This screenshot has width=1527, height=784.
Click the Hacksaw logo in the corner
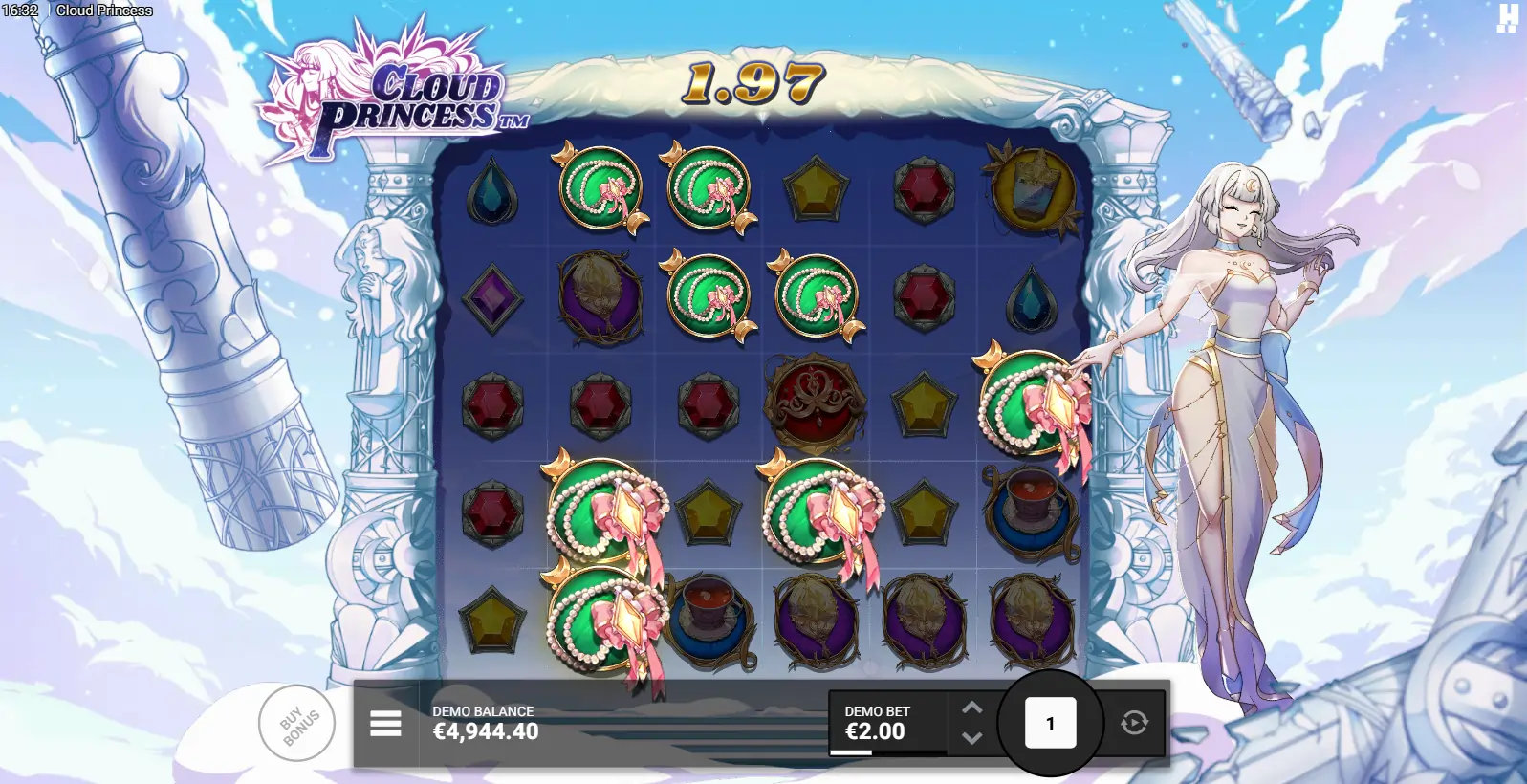click(1507, 18)
